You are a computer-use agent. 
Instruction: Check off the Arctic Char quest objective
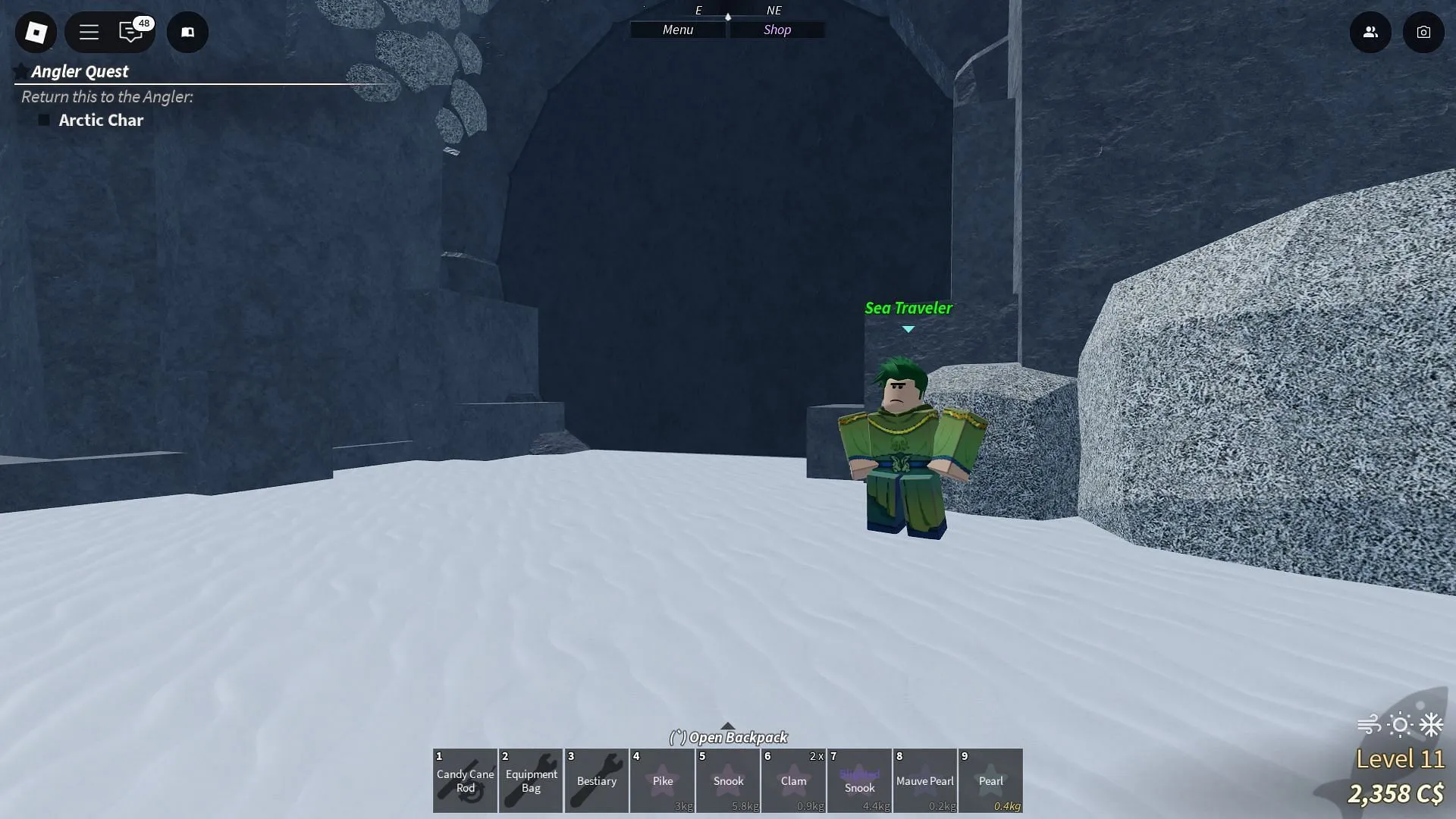(44, 120)
